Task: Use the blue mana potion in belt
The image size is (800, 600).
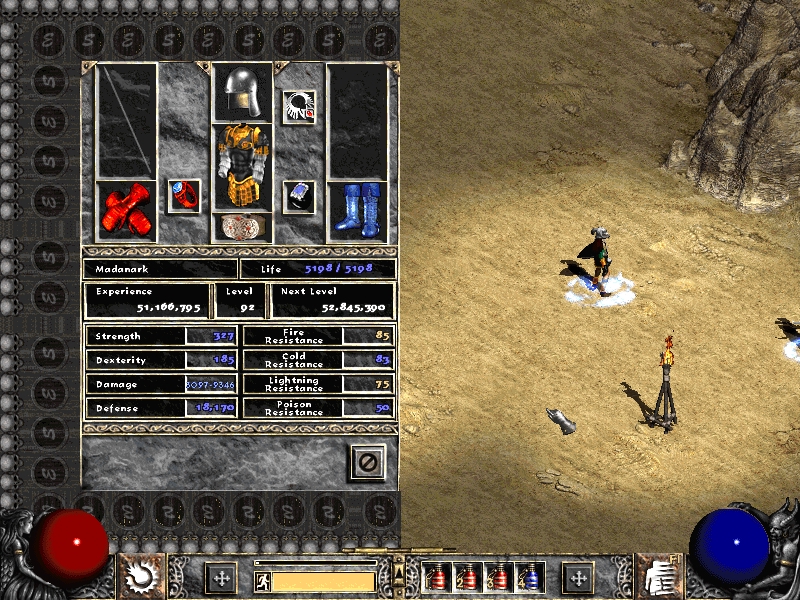Action: (x=528, y=577)
